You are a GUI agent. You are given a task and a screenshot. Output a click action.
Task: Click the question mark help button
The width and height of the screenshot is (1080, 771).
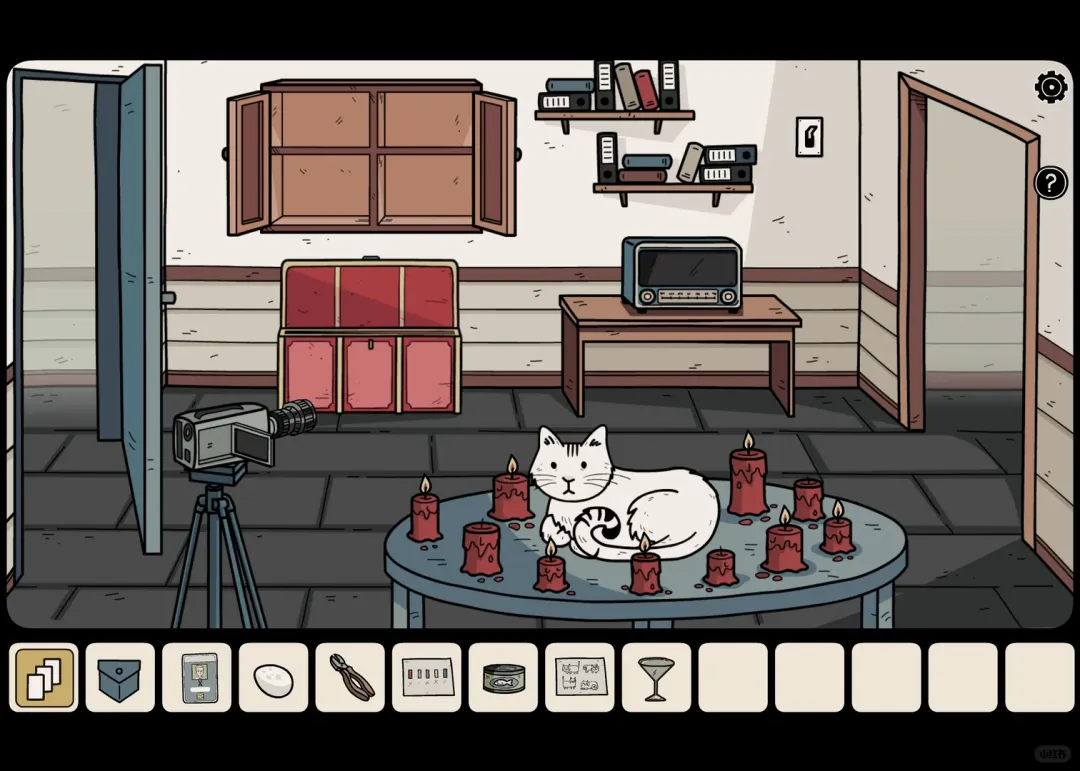pyautogui.click(x=1050, y=183)
